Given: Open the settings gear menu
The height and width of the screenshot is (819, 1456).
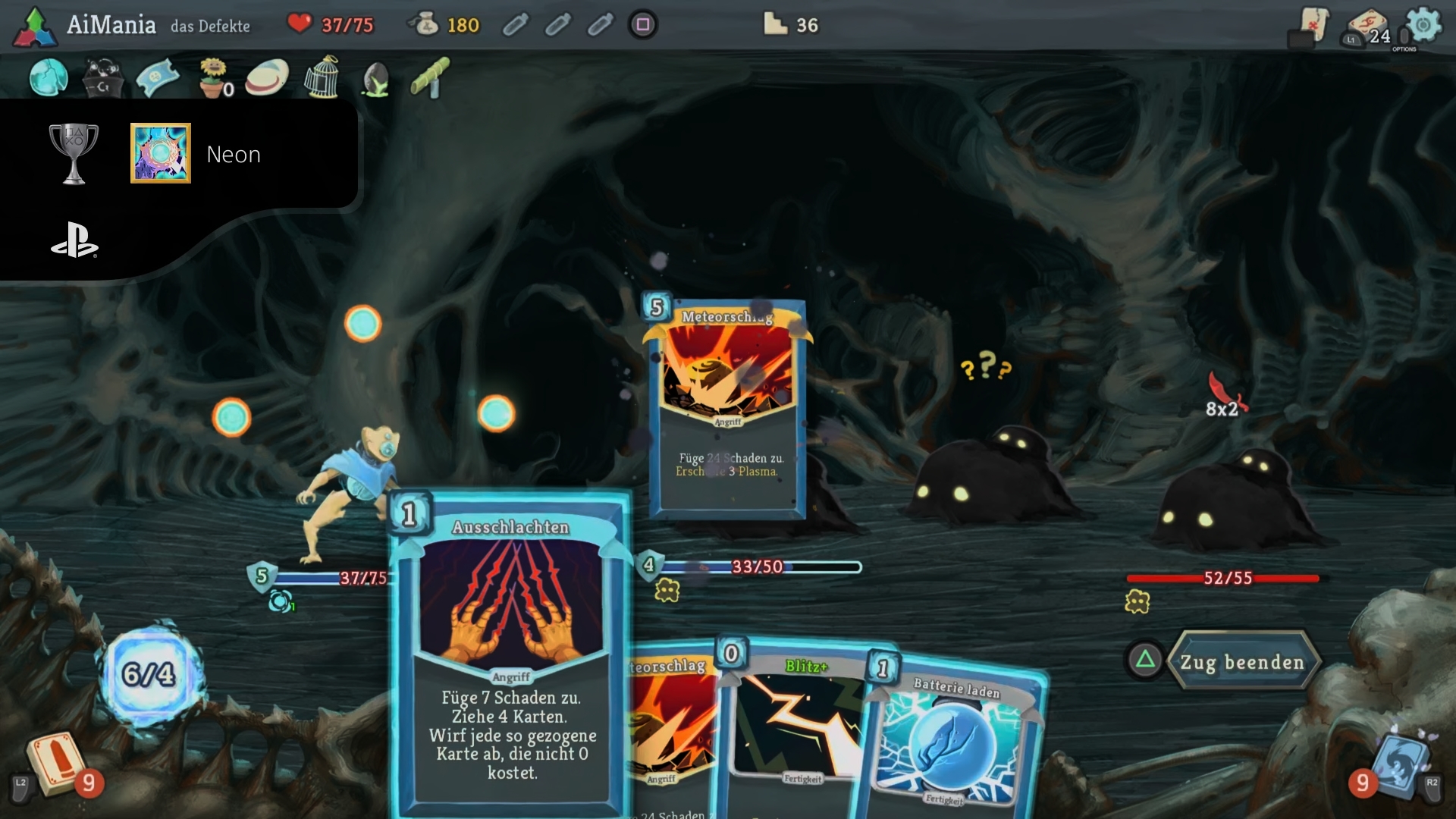Looking at the screenshot, I should (1423, 27).
